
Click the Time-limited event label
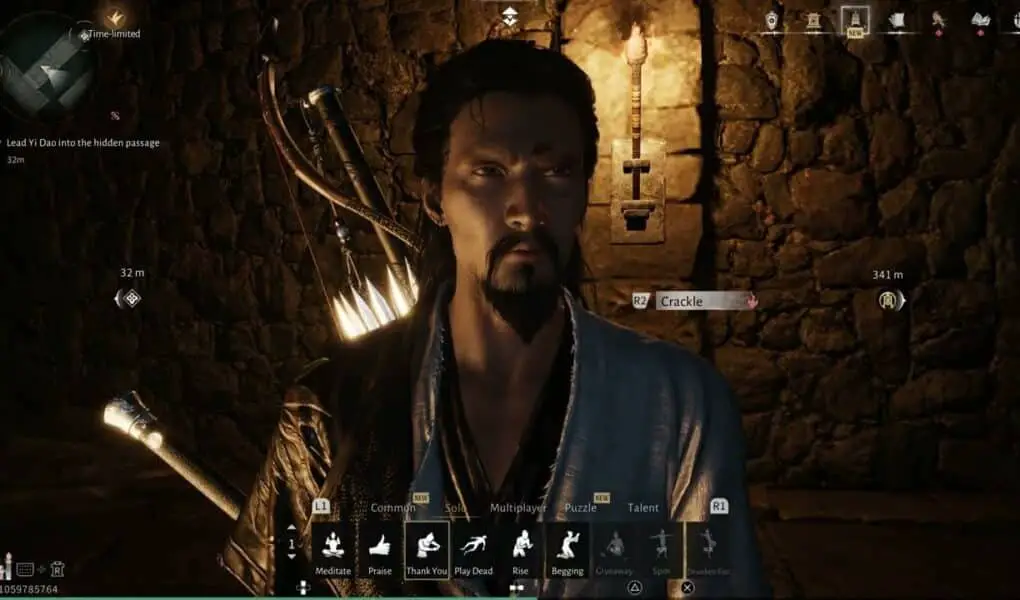tap(113, 34)
